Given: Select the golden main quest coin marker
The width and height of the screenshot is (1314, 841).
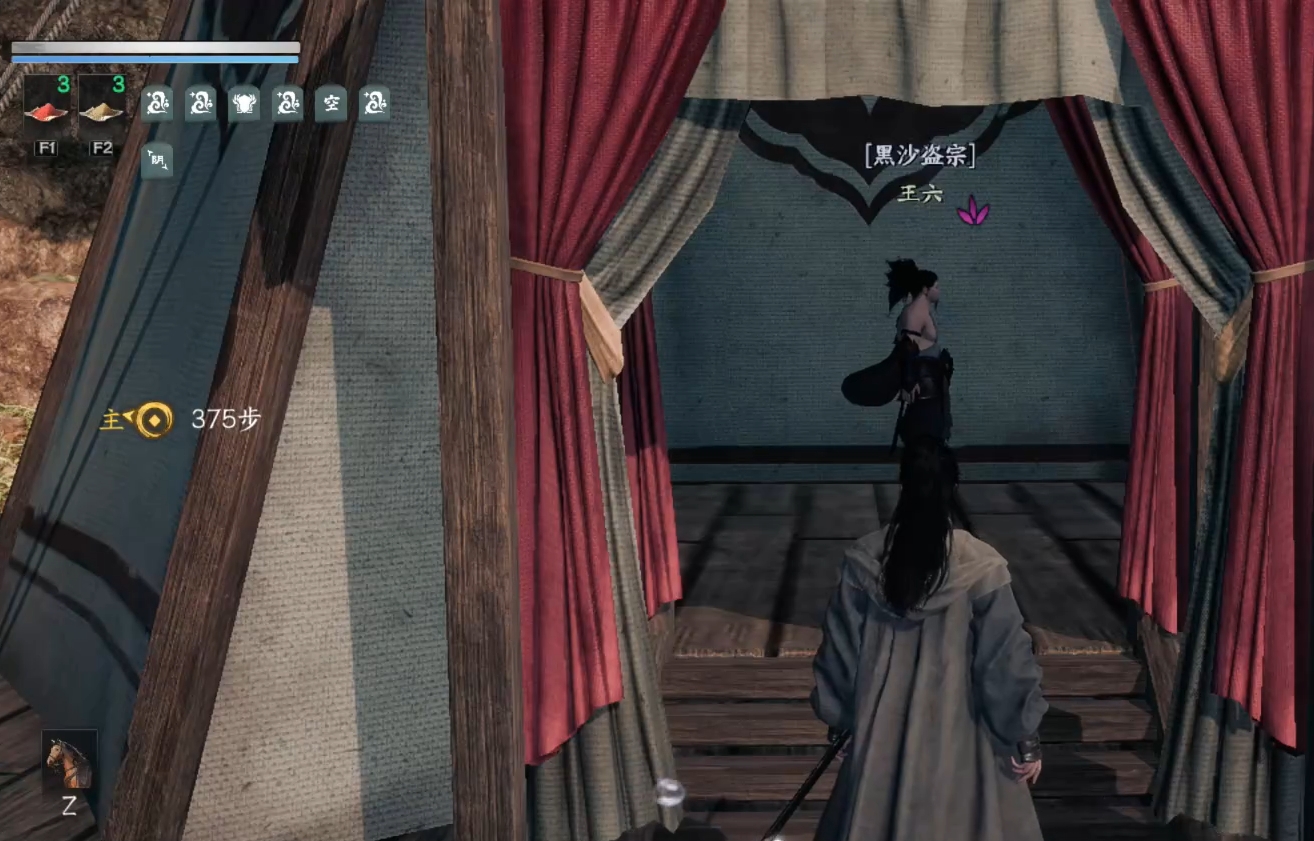Looking at the screenshot, I should tap(154, 419).
